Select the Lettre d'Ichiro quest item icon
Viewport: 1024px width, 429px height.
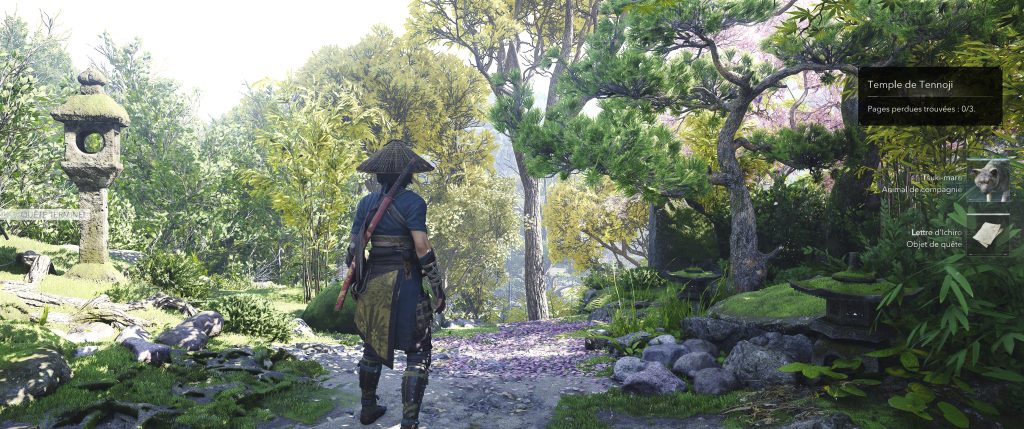click(988, 235)
